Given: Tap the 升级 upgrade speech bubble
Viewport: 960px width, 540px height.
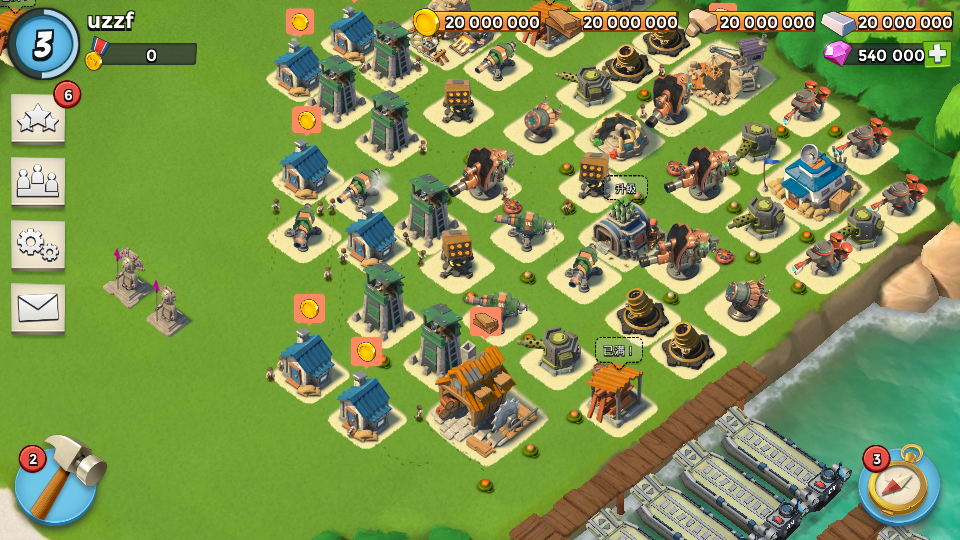Looking at the screenshot, I should (x=625, y=188).
